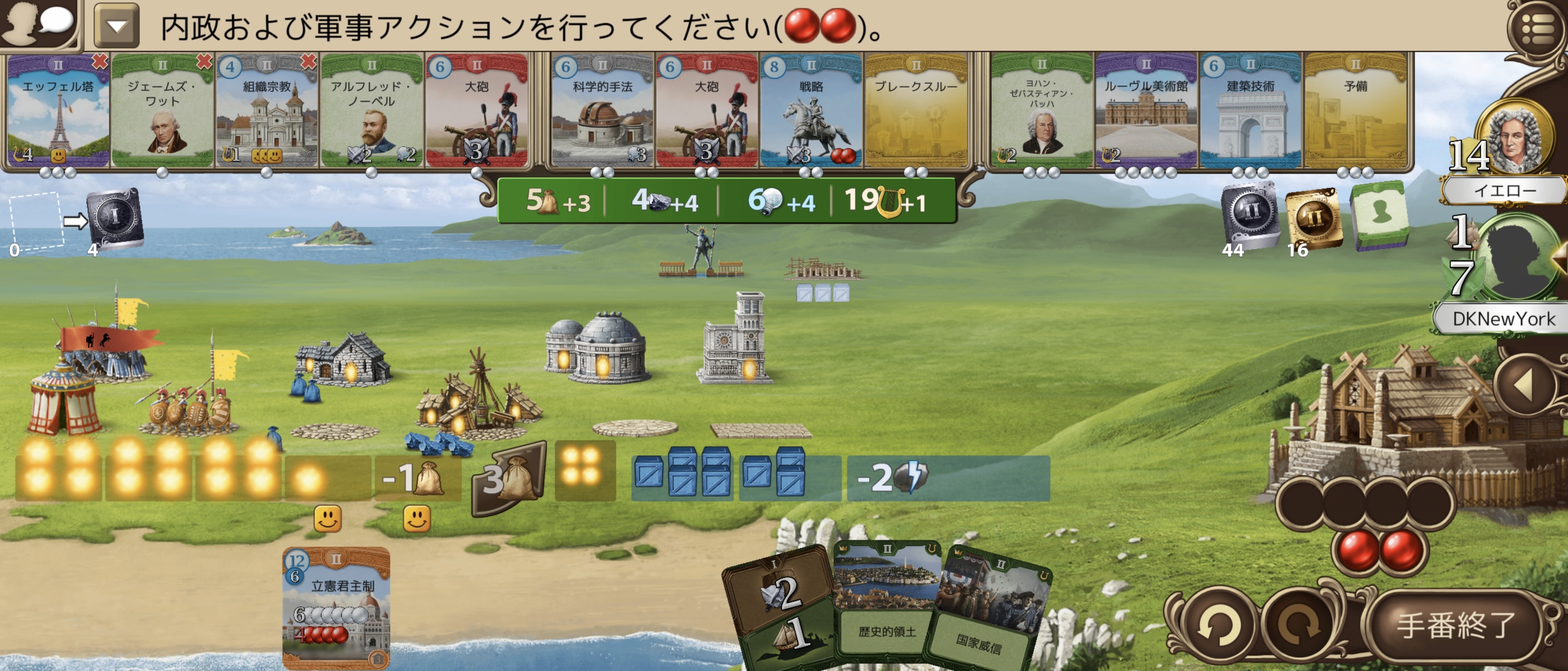Choose the アルフレッド・ノーベル card

371,113
